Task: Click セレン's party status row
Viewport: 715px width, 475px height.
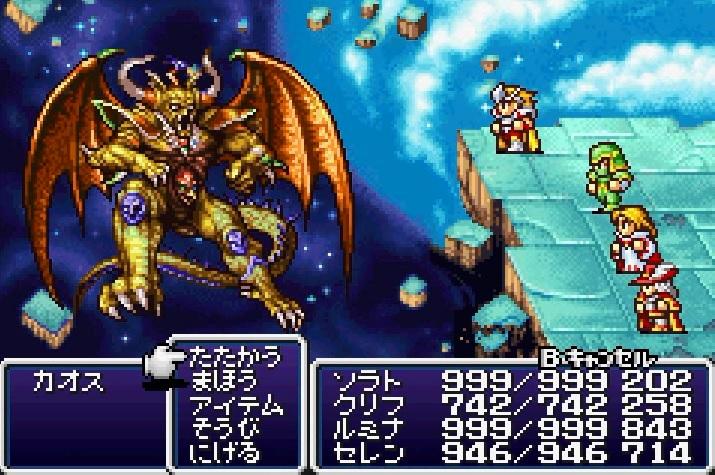Action: 510,452
